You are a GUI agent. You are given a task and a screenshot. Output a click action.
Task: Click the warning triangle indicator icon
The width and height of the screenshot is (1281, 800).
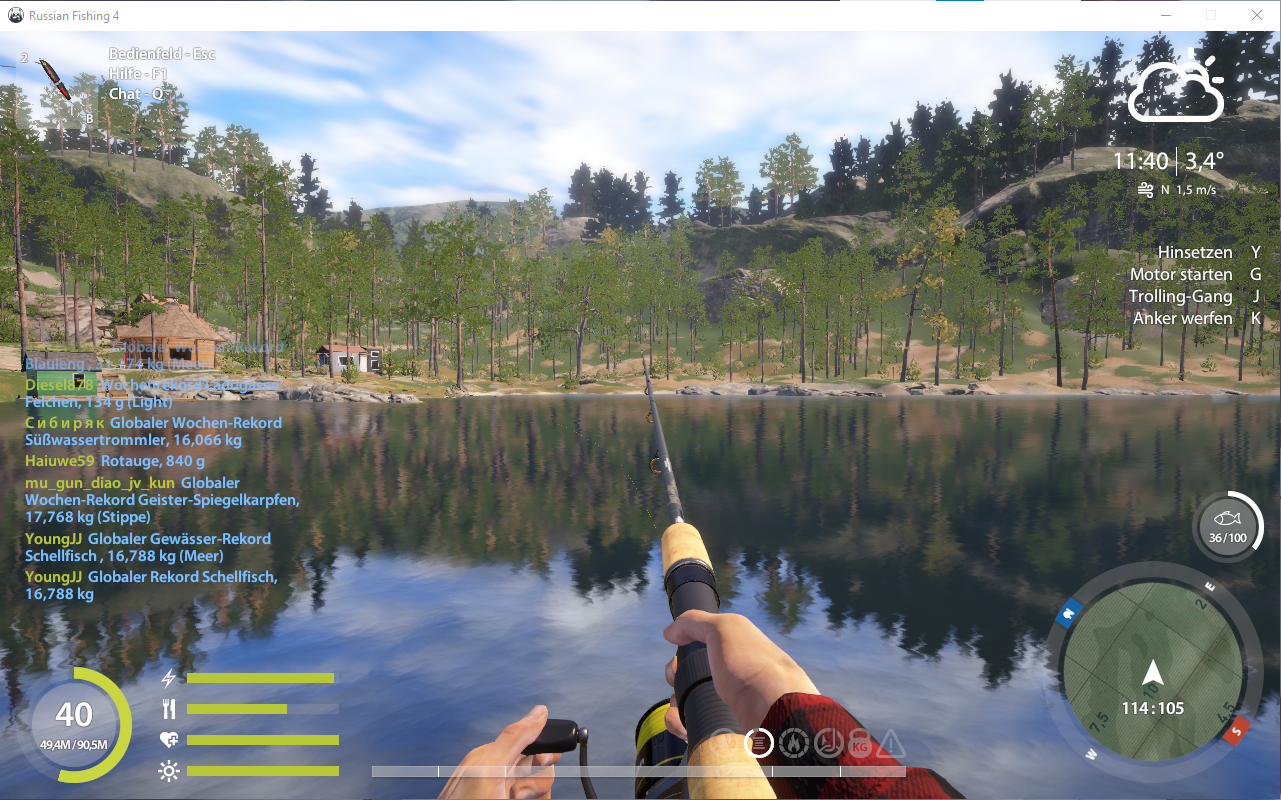891,744
